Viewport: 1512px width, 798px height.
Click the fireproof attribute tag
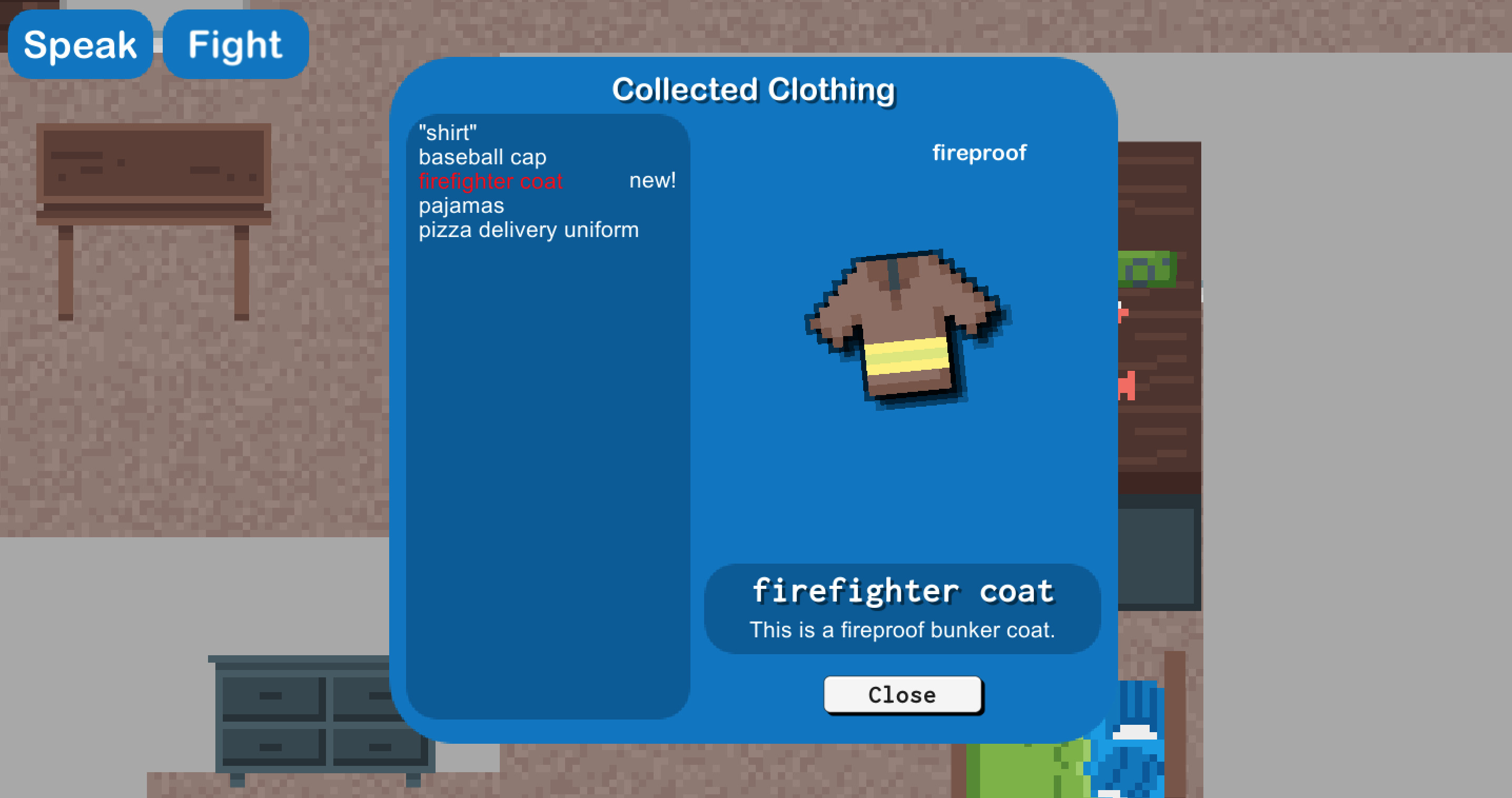tap(980, 152)
